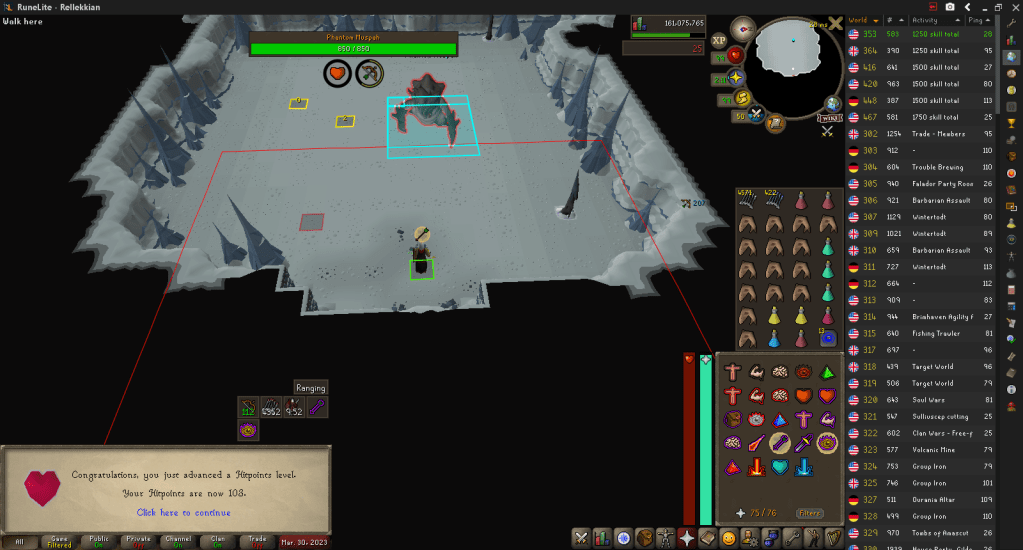Click here to continue the level-up dialogue
Viewport: 1023px width, 550px height.
tap(183, 513)
